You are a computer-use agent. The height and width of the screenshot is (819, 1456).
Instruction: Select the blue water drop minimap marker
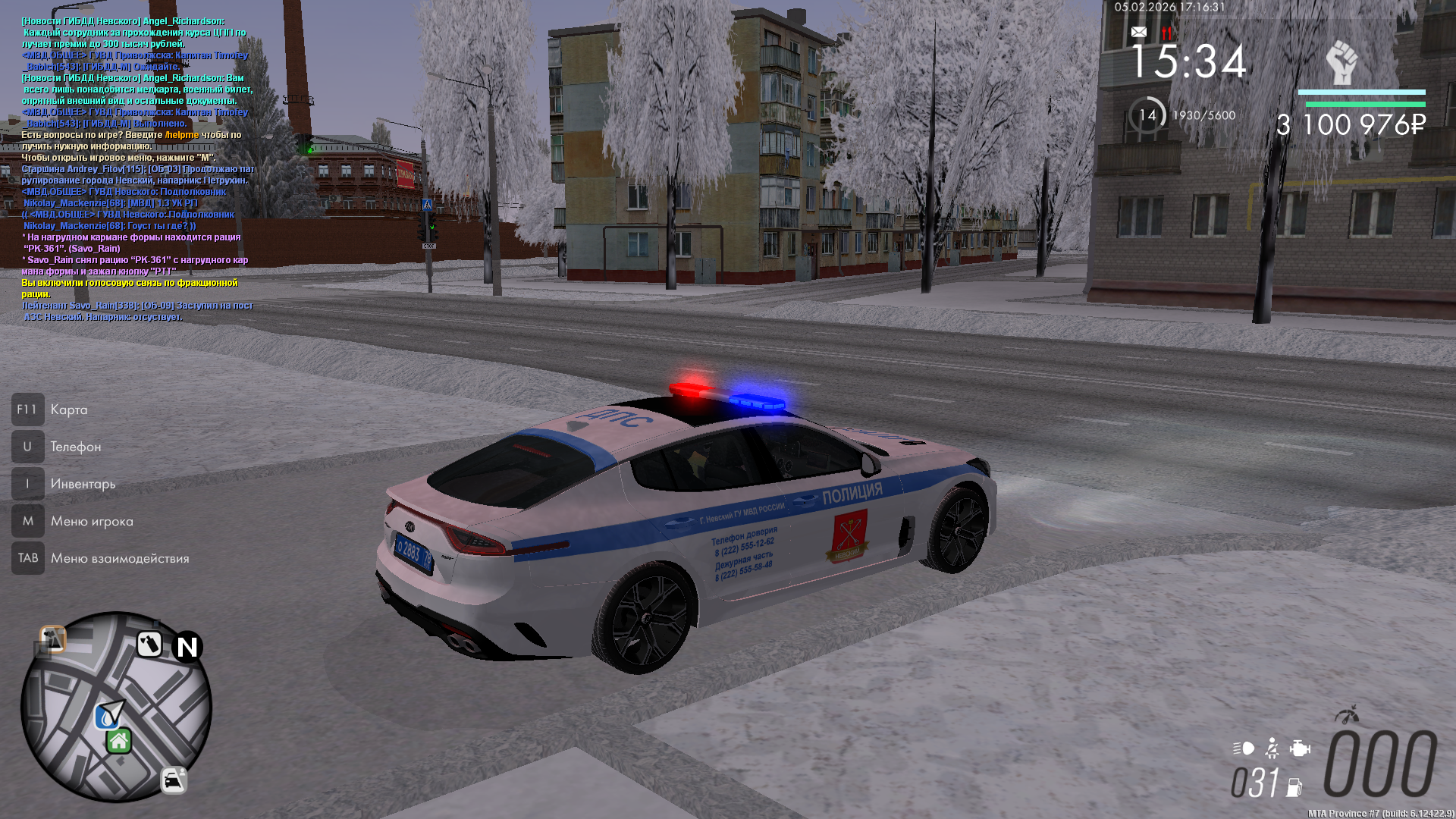pos(104,717)
